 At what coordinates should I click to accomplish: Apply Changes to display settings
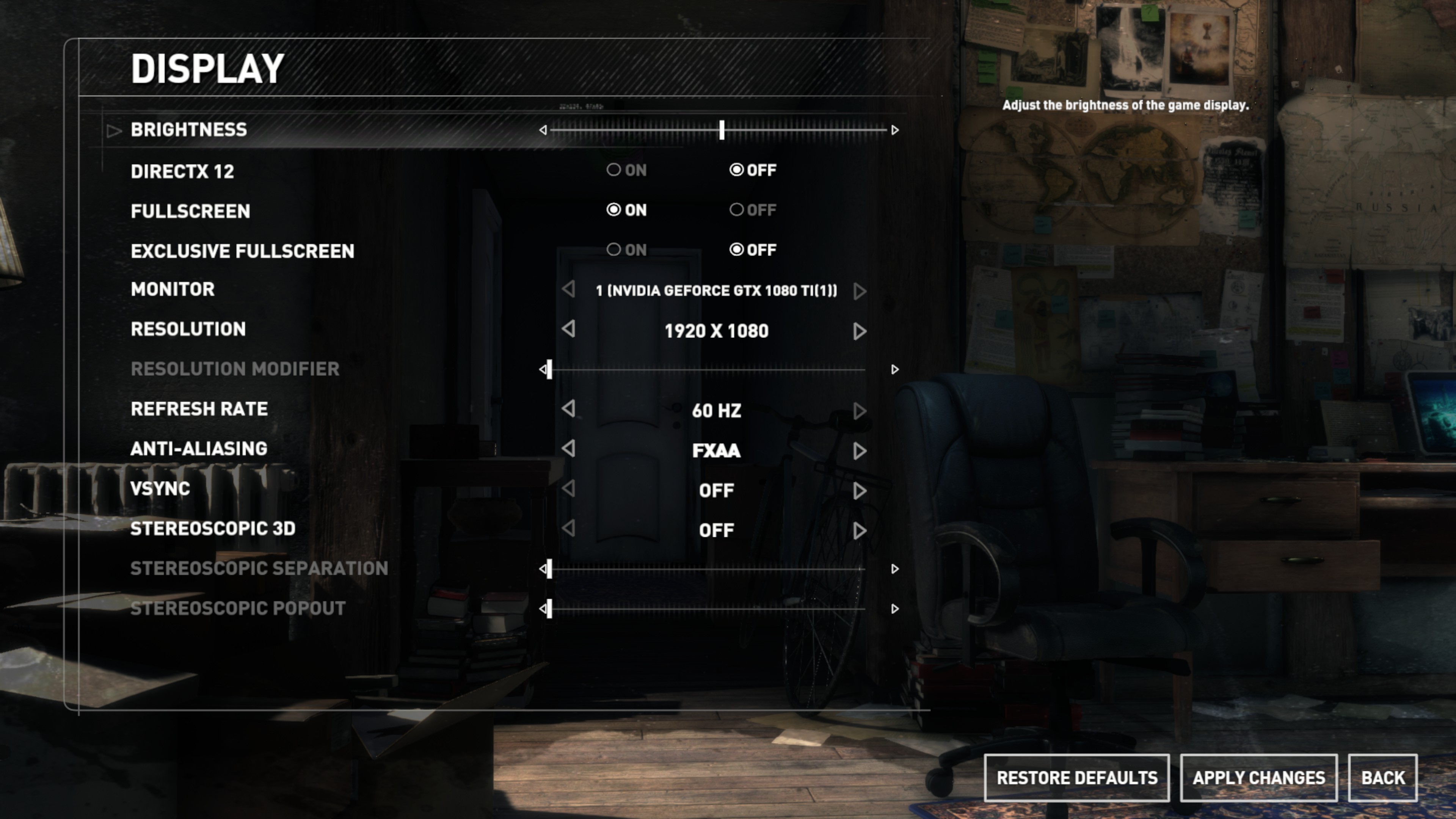coord(1259,778)
